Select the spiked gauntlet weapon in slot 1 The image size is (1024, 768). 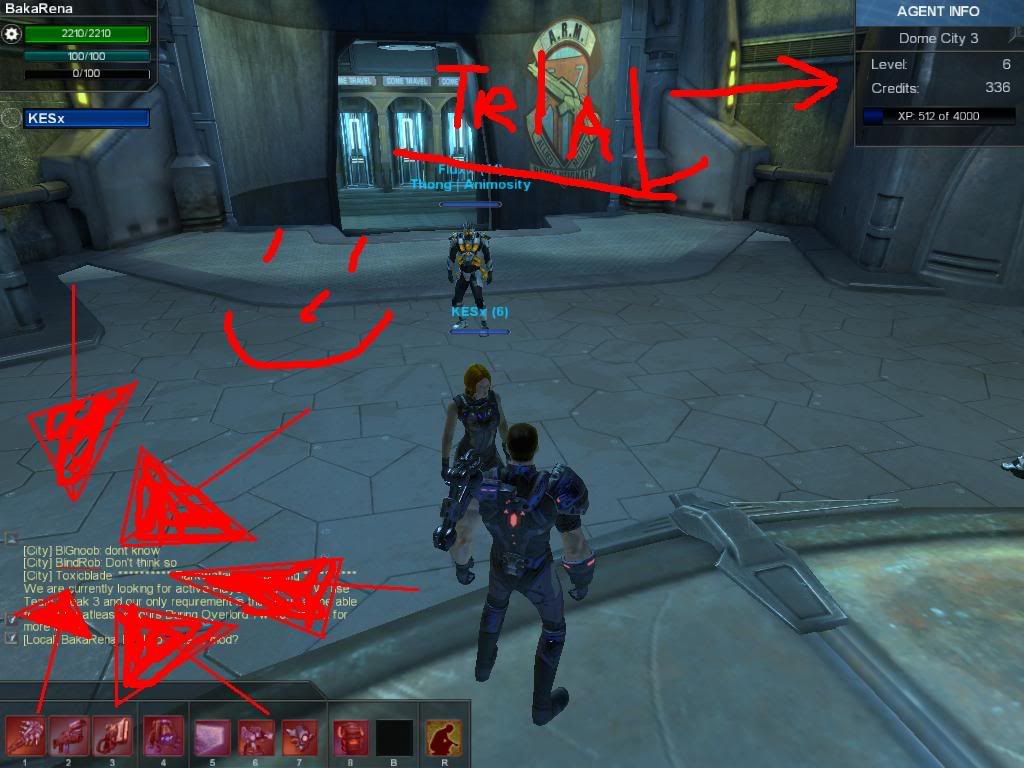coord(24,736)
